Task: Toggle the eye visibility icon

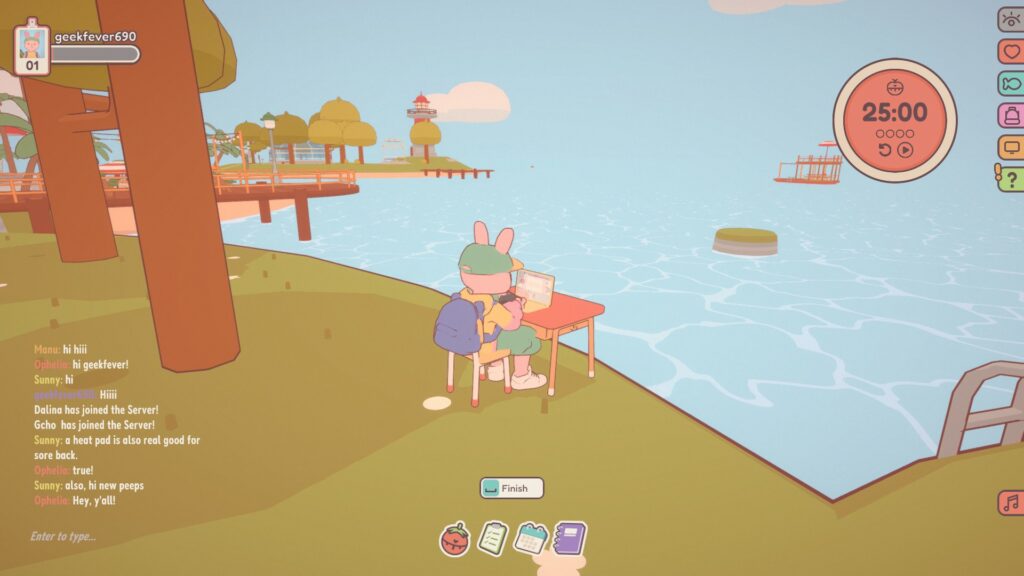Action: (x=1011, y=19)
